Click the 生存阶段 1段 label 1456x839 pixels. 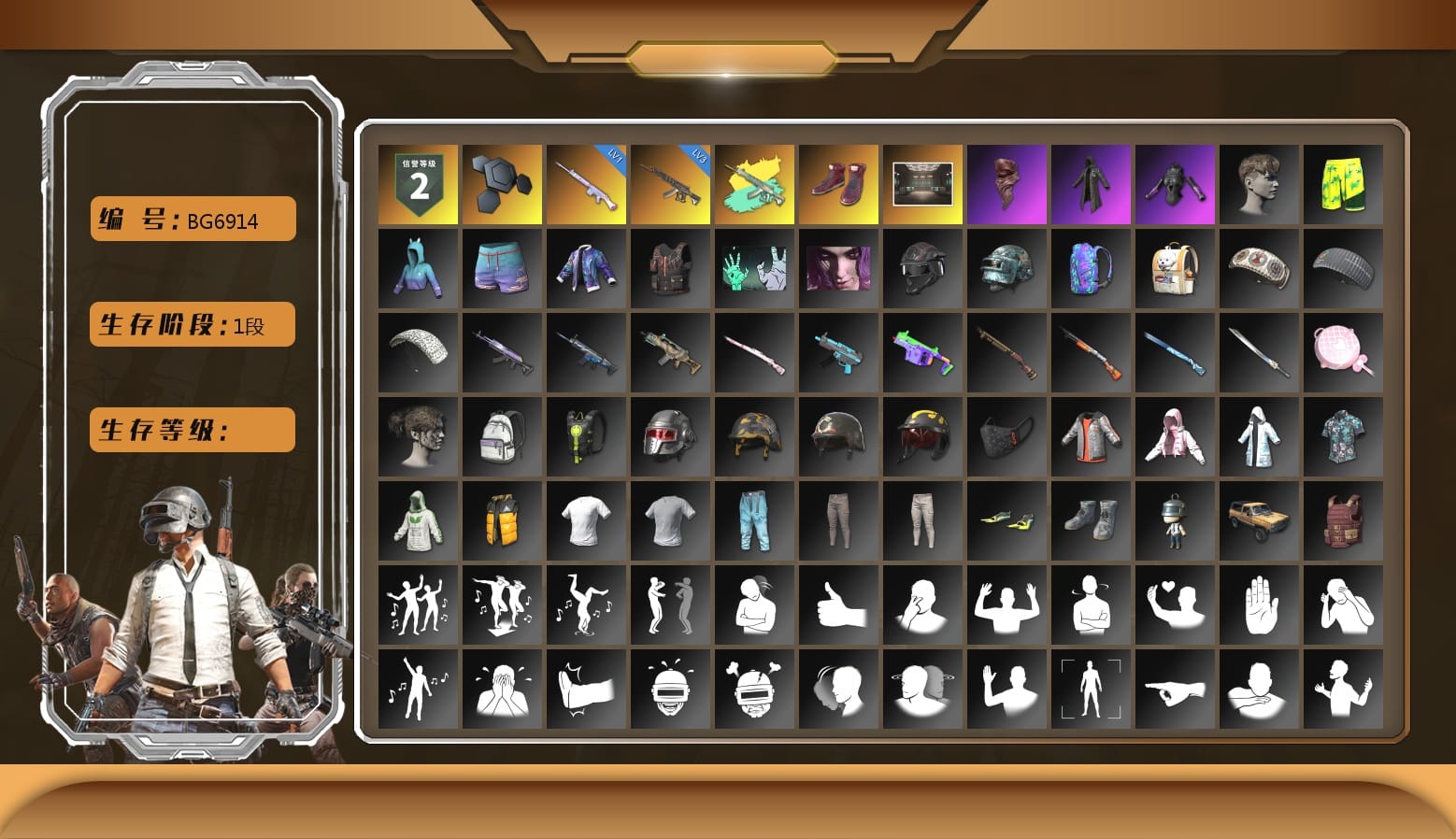tap(191, 324)
